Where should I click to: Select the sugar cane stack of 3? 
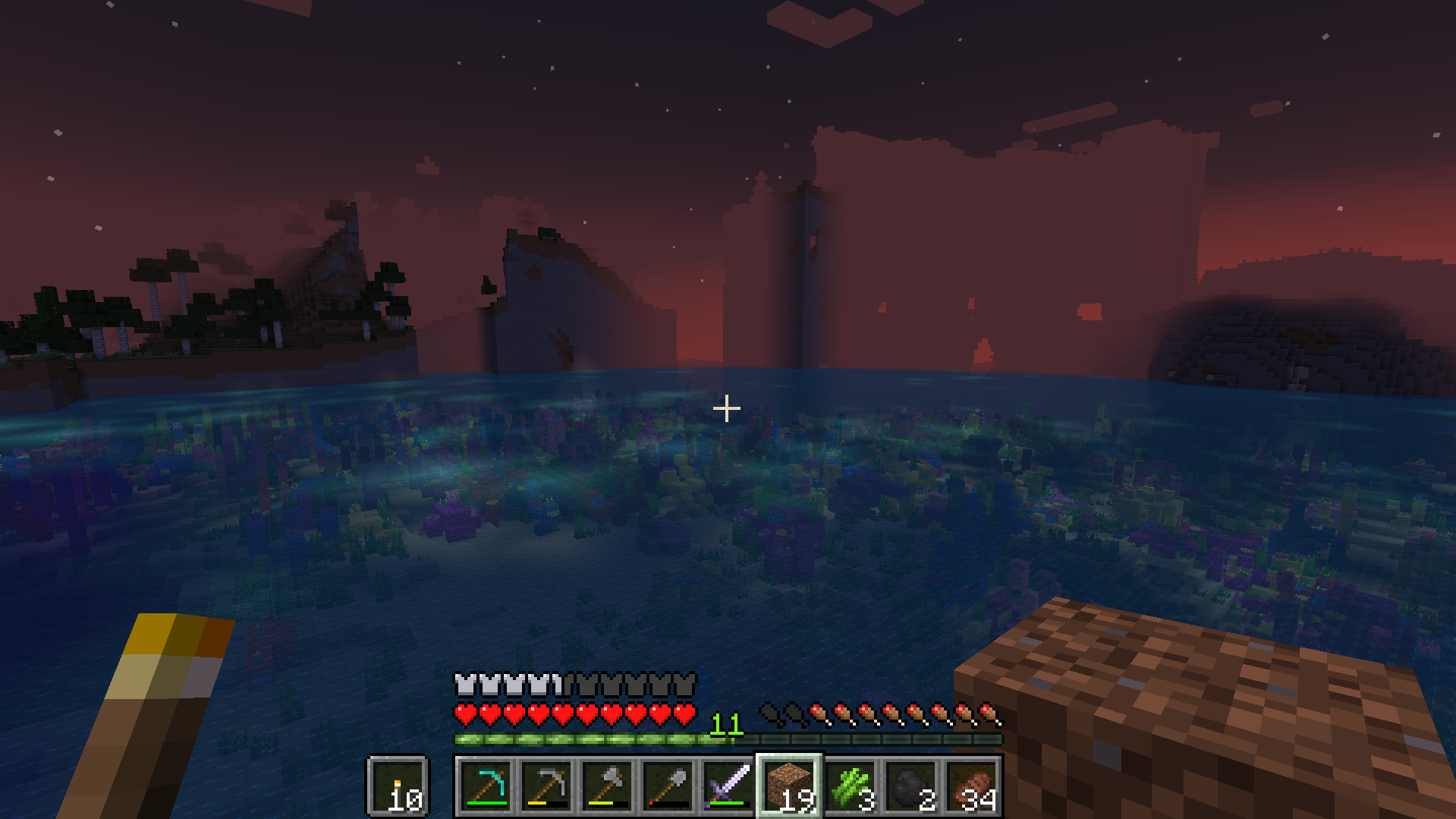click(850, 787)
